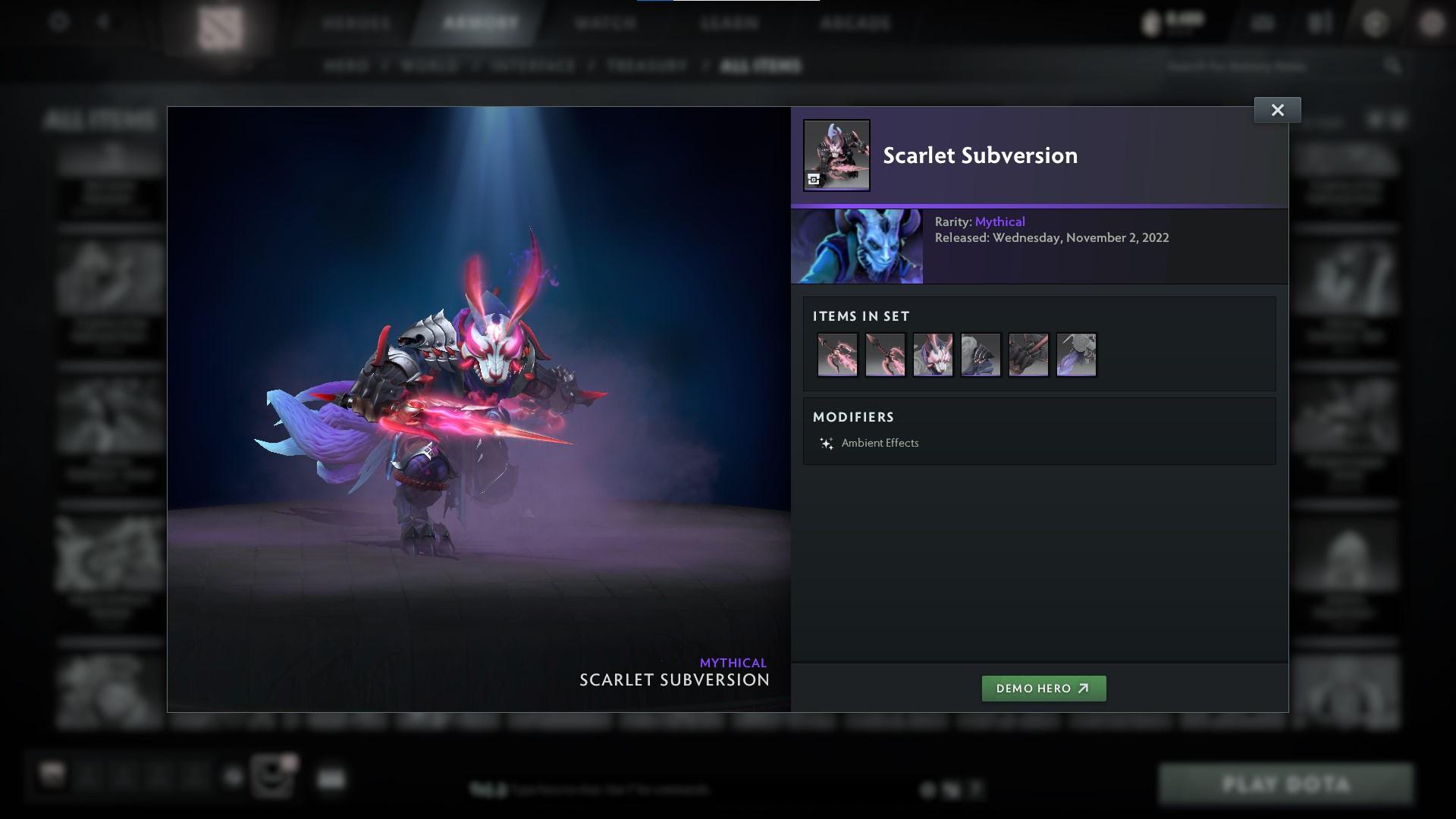Image resolution: width=1456 pixels, height=819 pixels.
Task: Open the second blade item icon in the set
Action: click(885, 355)
